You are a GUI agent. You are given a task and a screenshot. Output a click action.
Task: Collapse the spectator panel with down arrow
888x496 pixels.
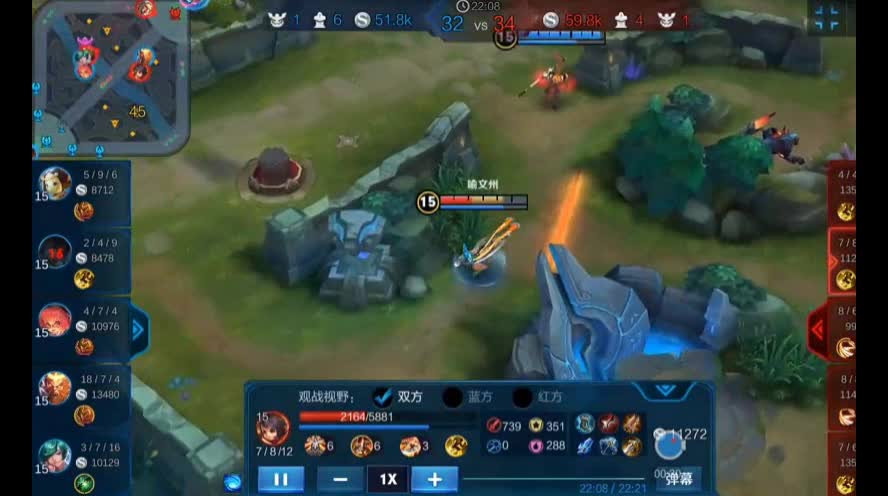click(x=665, y=390)
